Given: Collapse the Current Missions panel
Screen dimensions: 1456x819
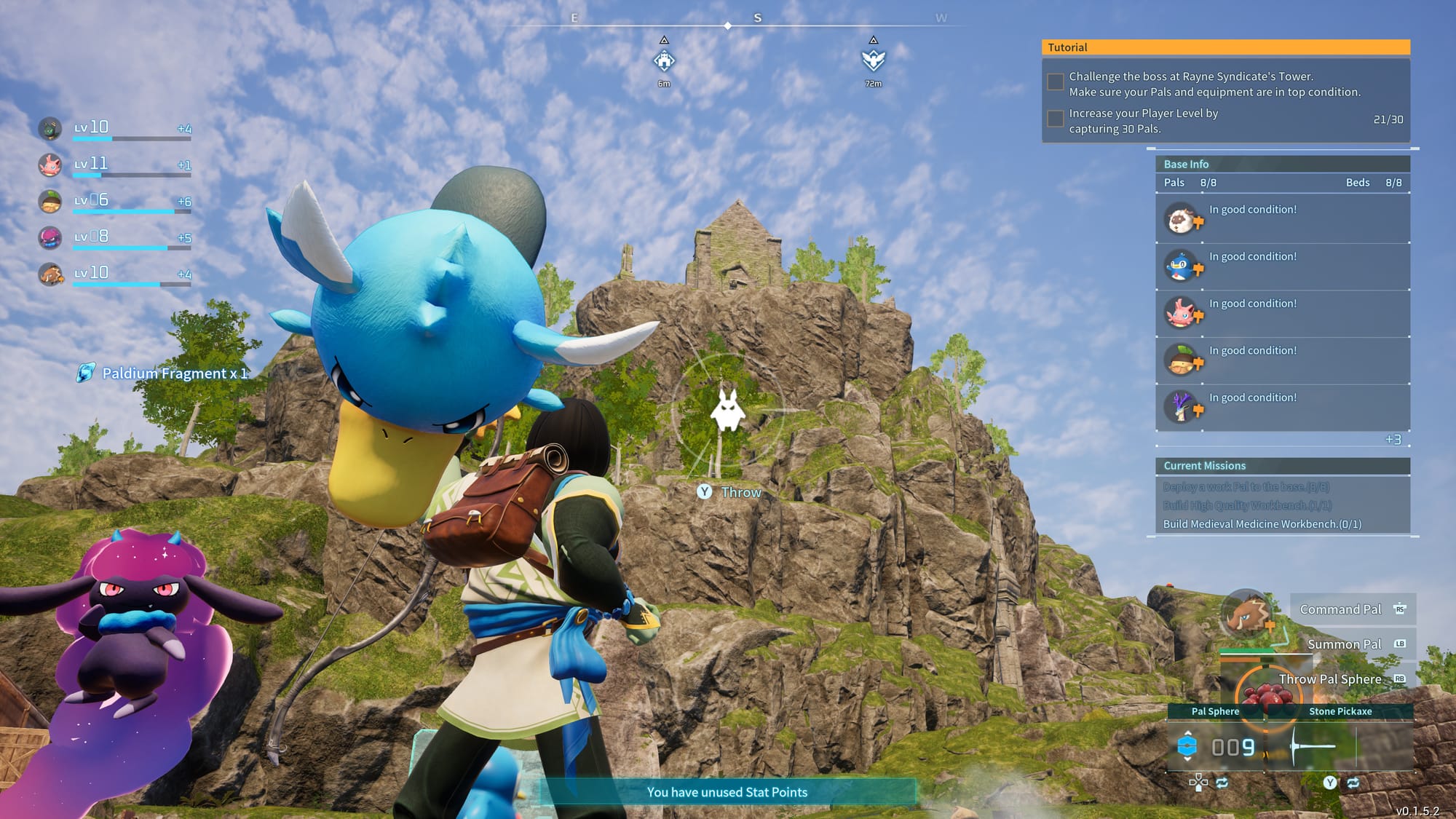Looking at the screenshot, I should (x=1283, y=465).
